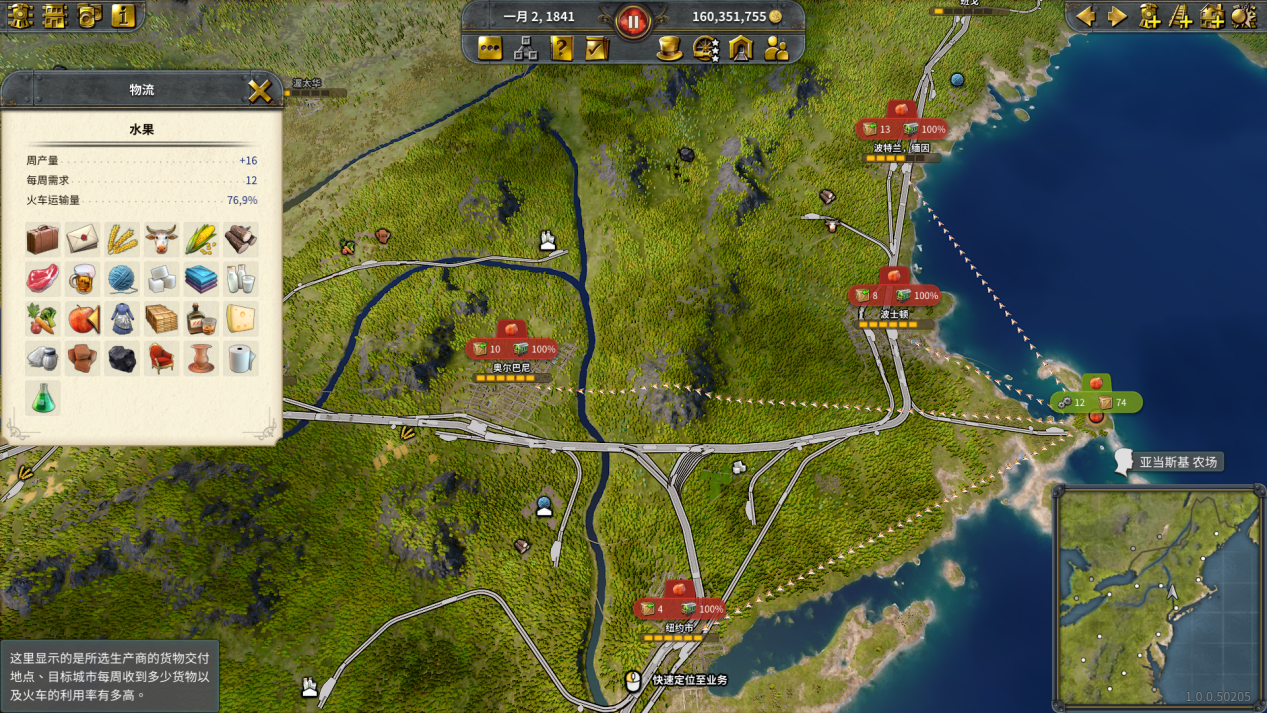Viewport: 1267px width, 713px height.
Task: Select the sealed envelope mail icon
Action: [x=82, y=240]
